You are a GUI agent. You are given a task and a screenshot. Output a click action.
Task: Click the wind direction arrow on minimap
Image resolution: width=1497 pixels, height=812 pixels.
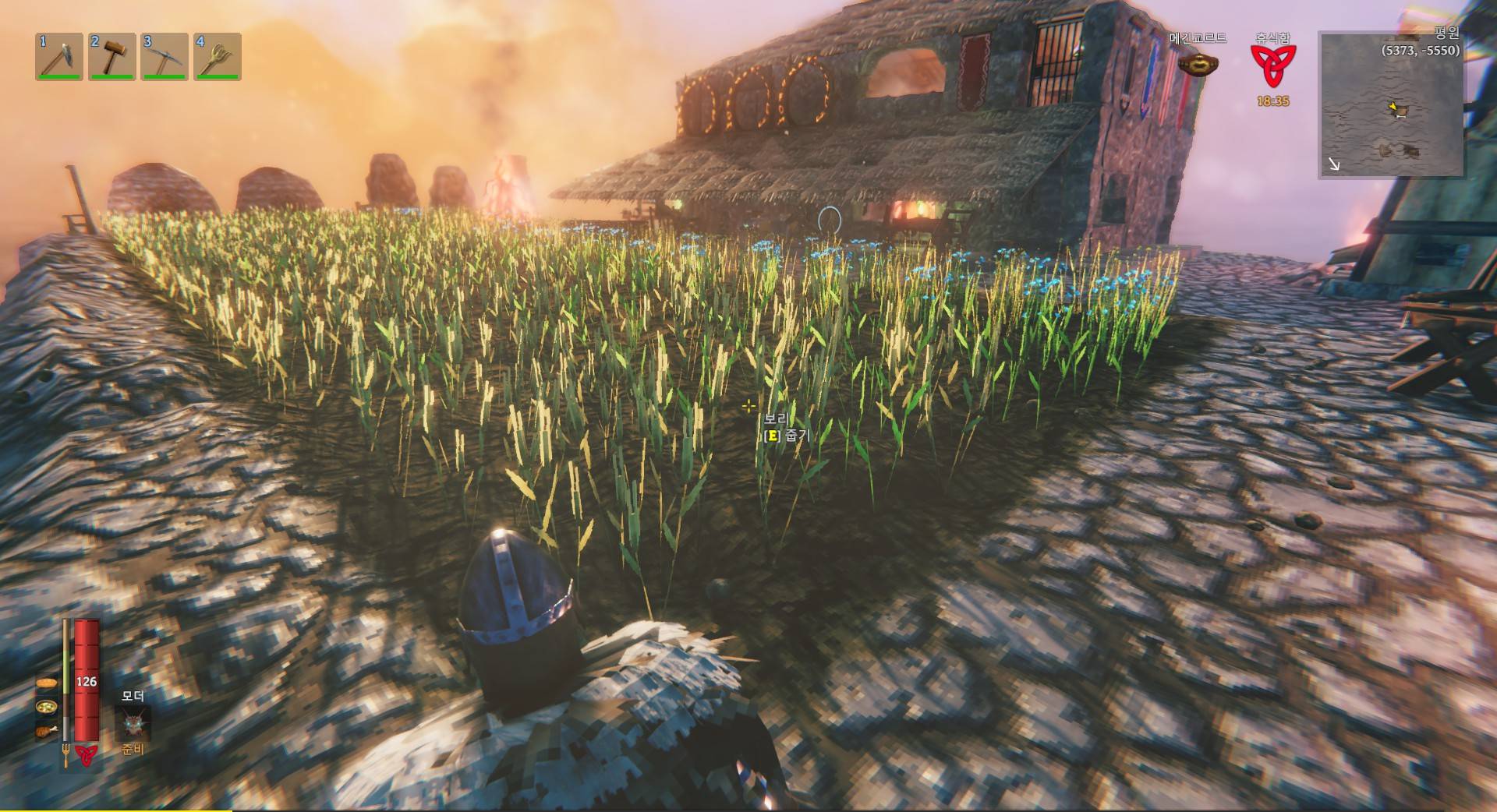(x=1336, y=164)
